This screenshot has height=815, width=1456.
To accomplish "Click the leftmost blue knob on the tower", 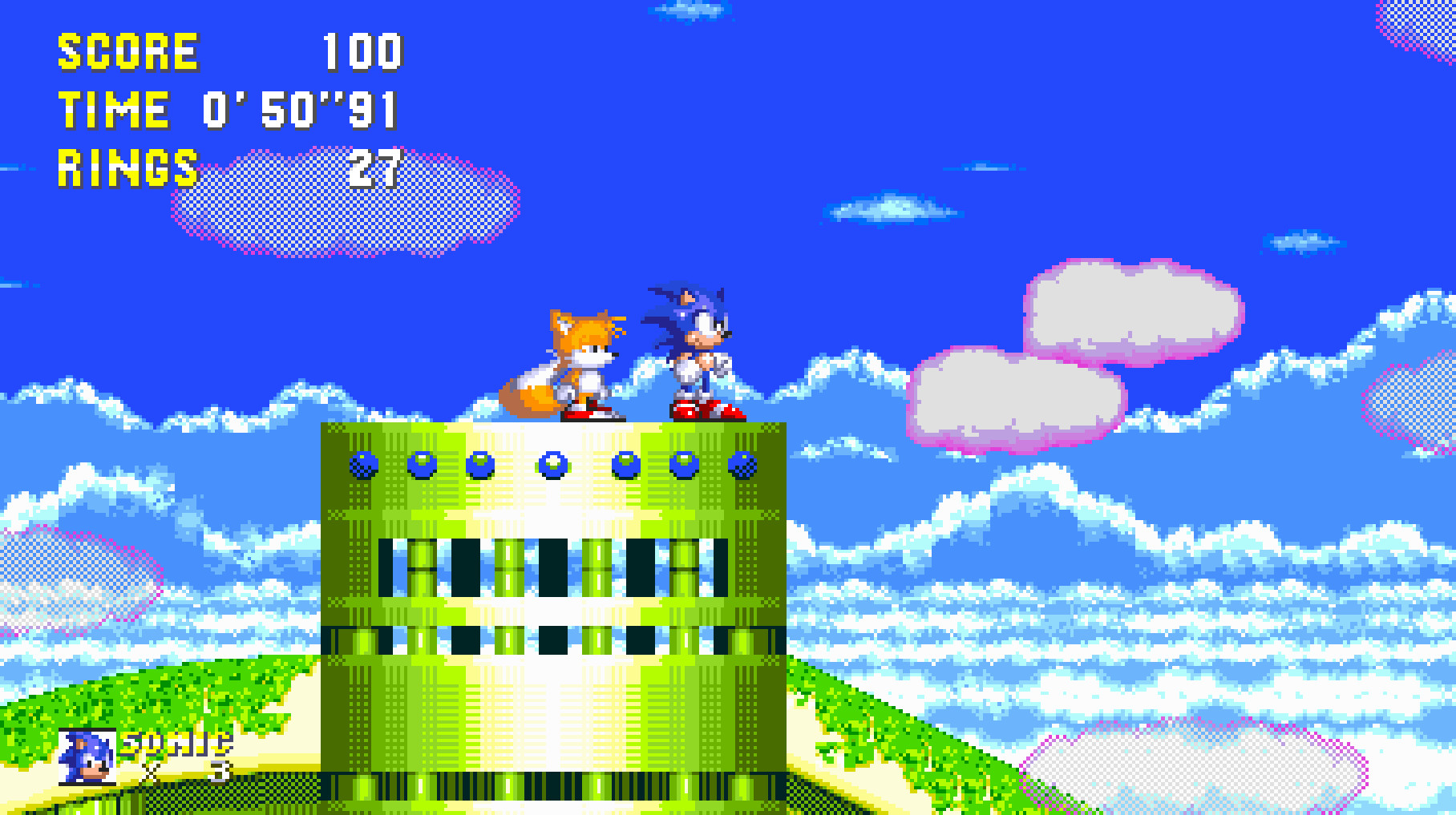I will pyautogui.click(x=365, y=465).
